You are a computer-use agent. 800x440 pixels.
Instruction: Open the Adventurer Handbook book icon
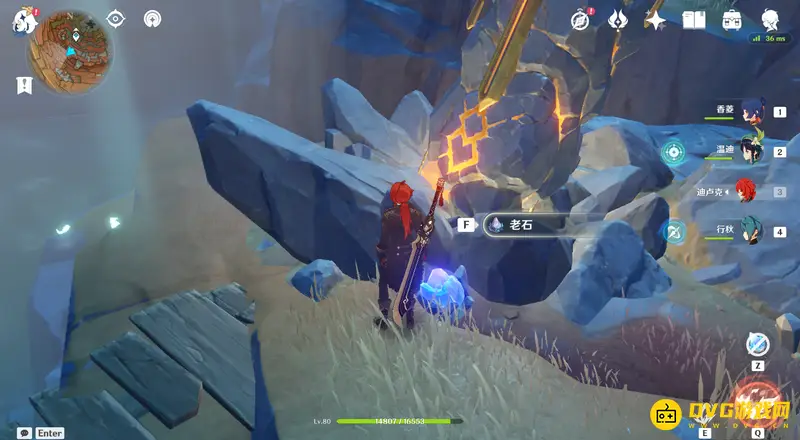click(694, 19)
